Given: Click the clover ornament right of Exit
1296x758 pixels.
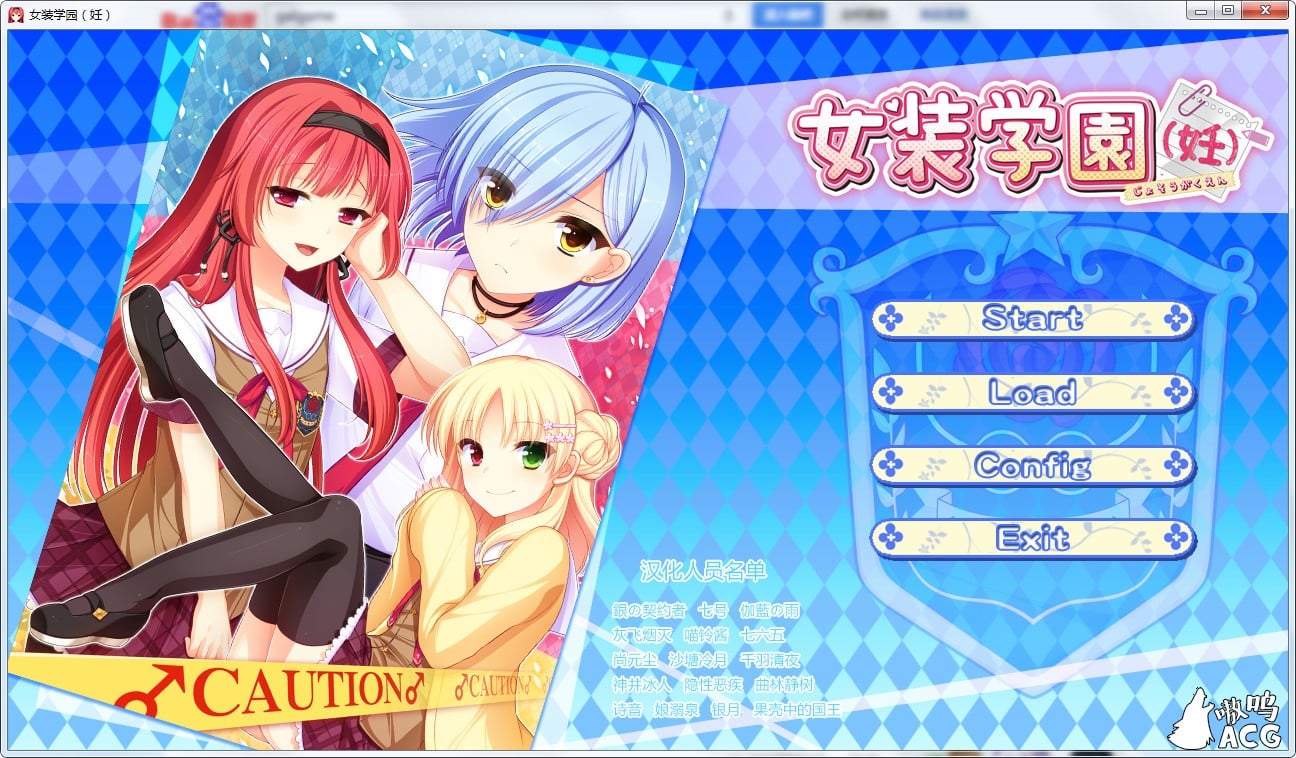Looking at the screenshot, I should pyautogui.click(x=1176, y=539).
